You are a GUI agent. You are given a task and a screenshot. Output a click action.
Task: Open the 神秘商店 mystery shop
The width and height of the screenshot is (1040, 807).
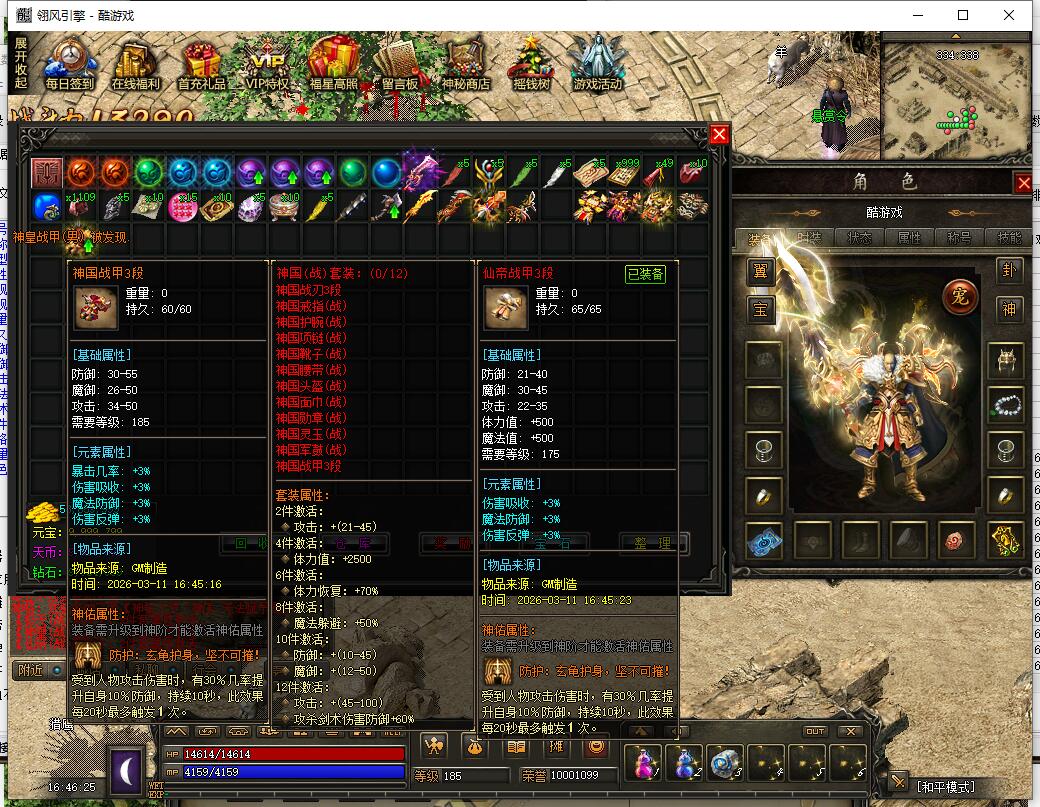[465, 64]
